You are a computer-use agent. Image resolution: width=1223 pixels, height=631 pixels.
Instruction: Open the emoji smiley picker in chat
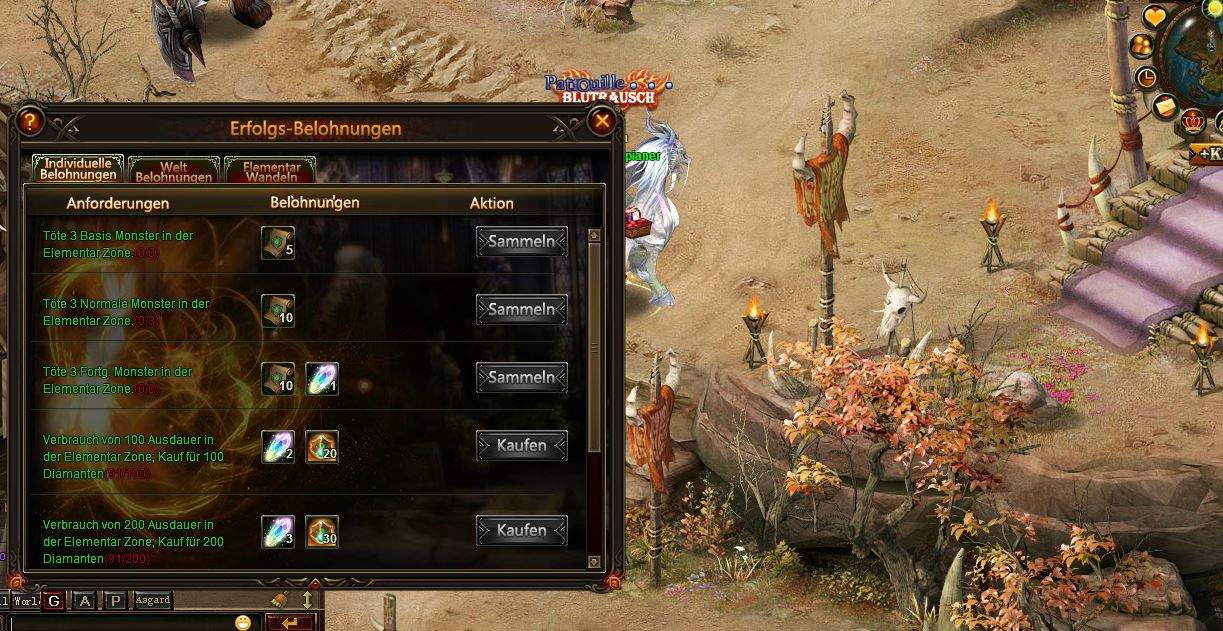point(243,623)
